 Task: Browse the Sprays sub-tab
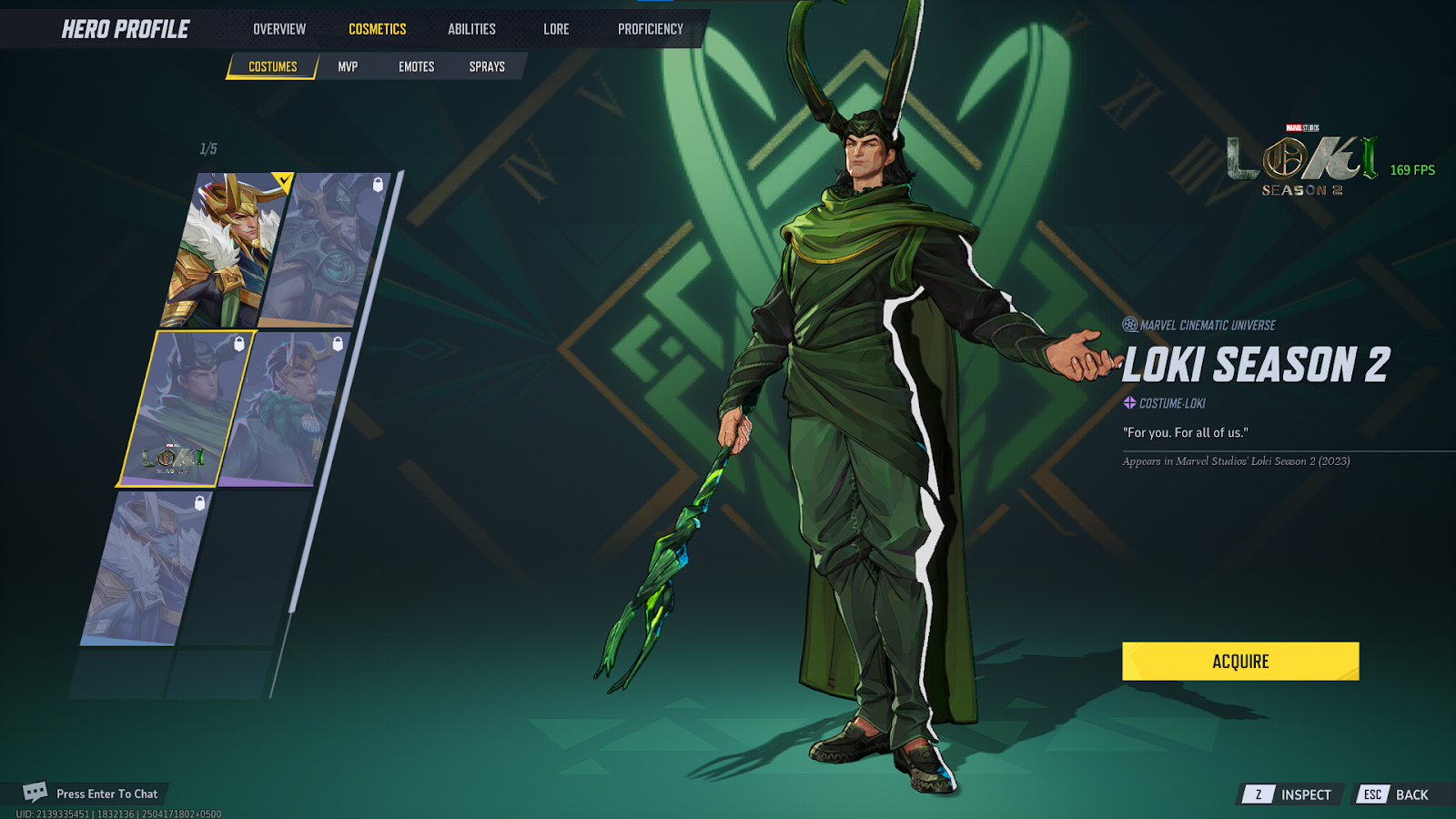click(487, 66)
